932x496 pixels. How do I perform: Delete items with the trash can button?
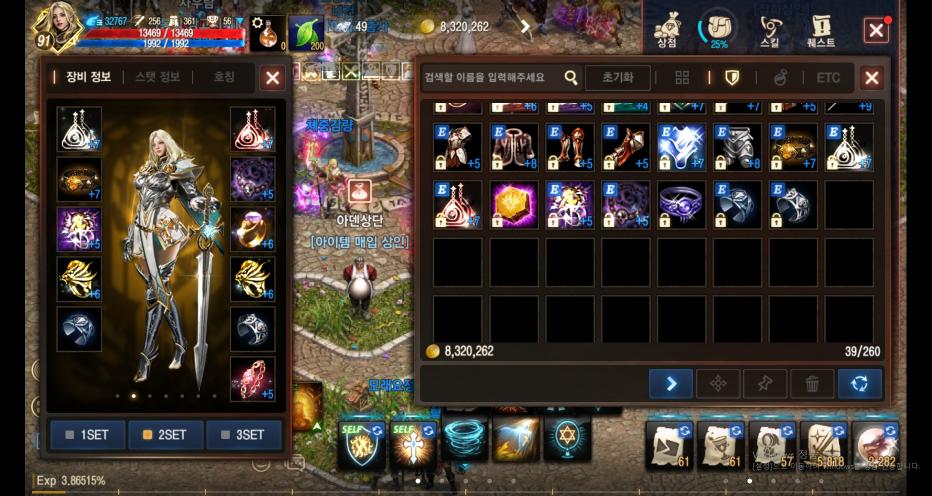coord(812,383)
